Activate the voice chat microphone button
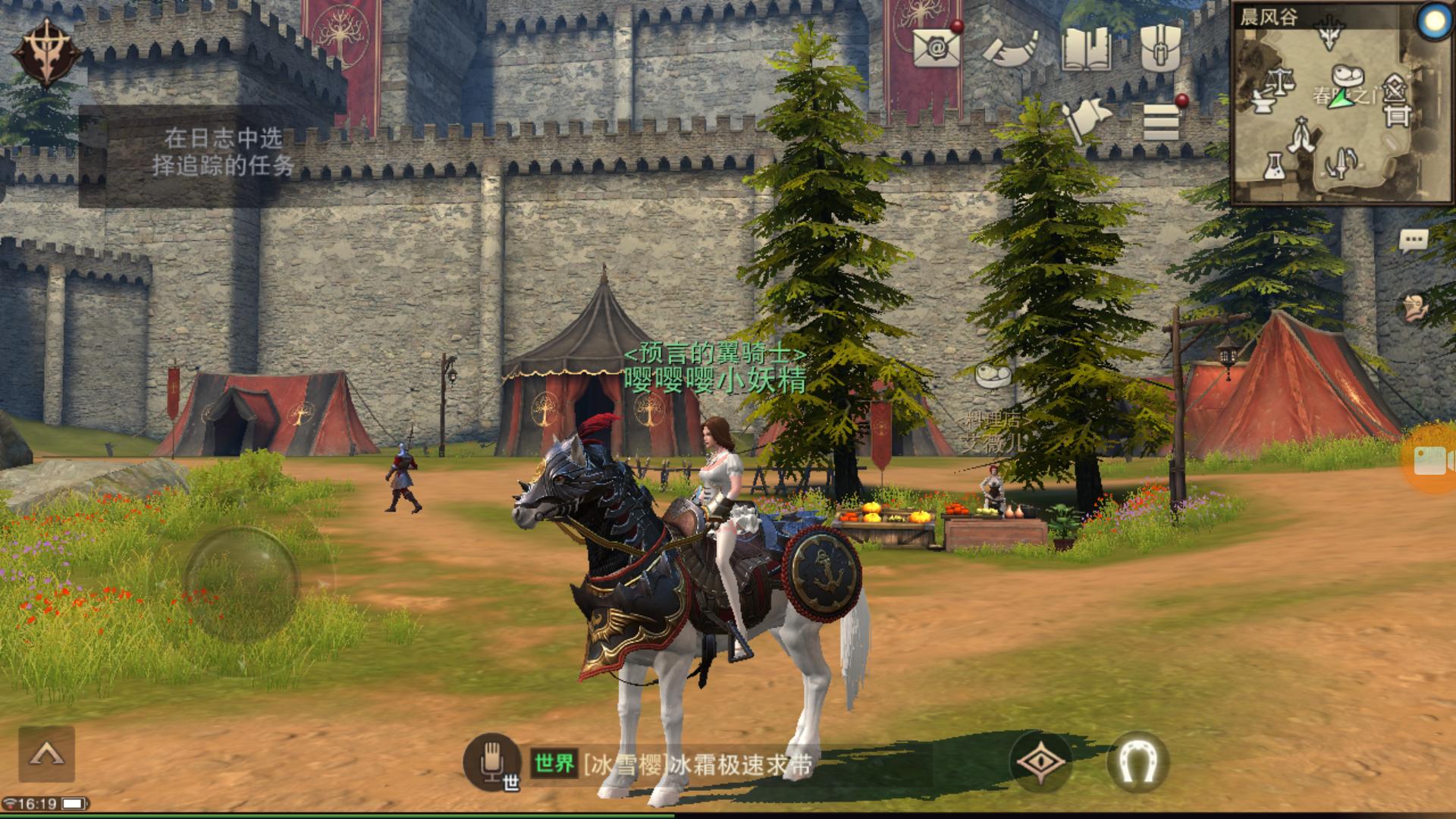This screenshot has height=819, width=1456. click(491, 761)
